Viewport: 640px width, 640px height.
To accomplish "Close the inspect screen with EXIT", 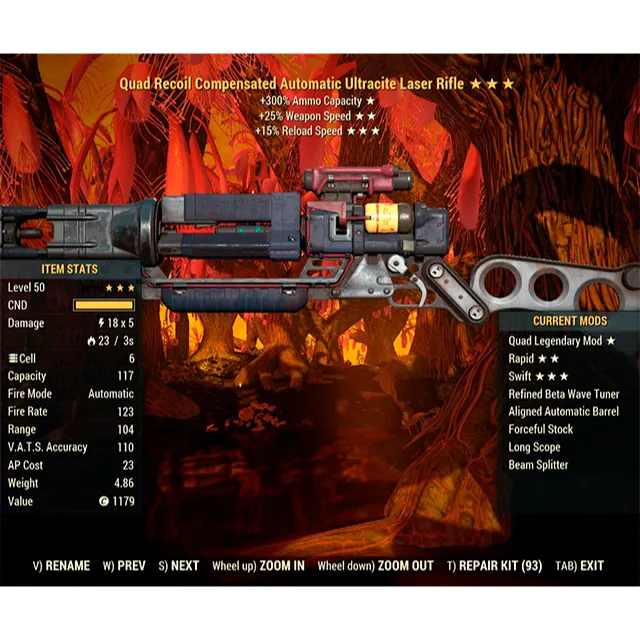I will point(580,566).
